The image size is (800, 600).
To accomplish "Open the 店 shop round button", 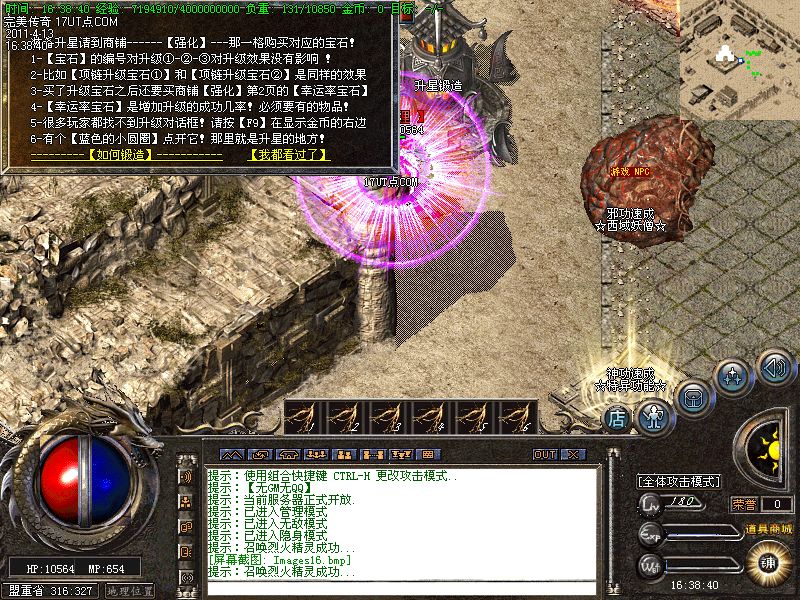I will (616, 418).
